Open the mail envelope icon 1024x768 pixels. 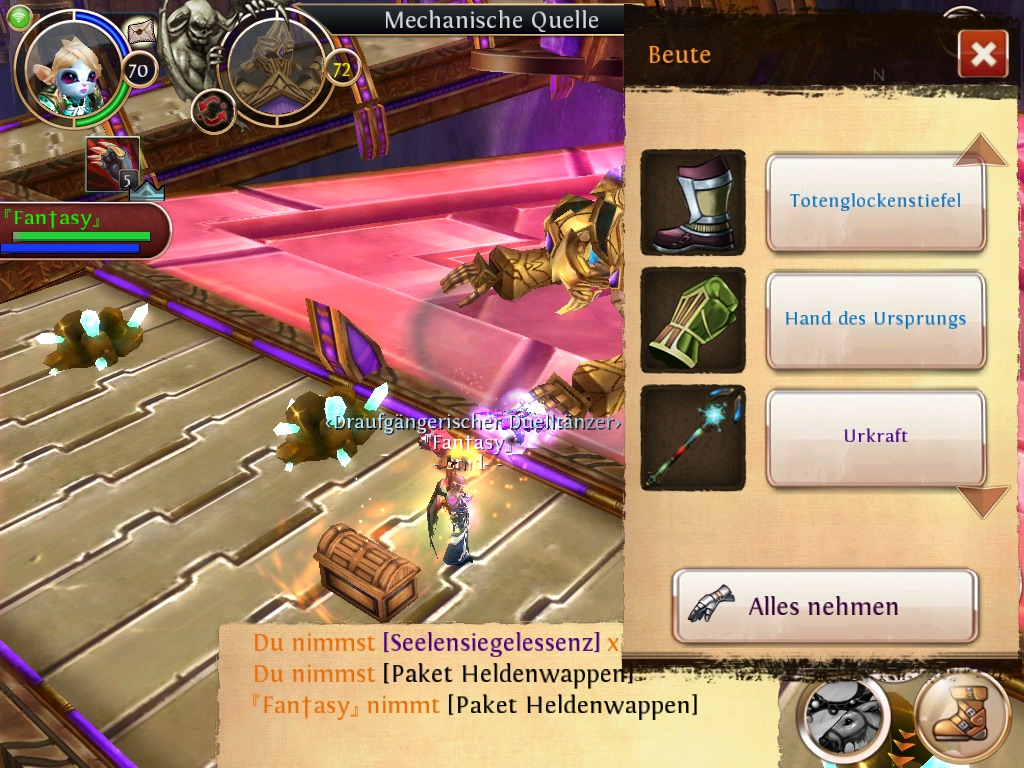(x=142, y=33)
